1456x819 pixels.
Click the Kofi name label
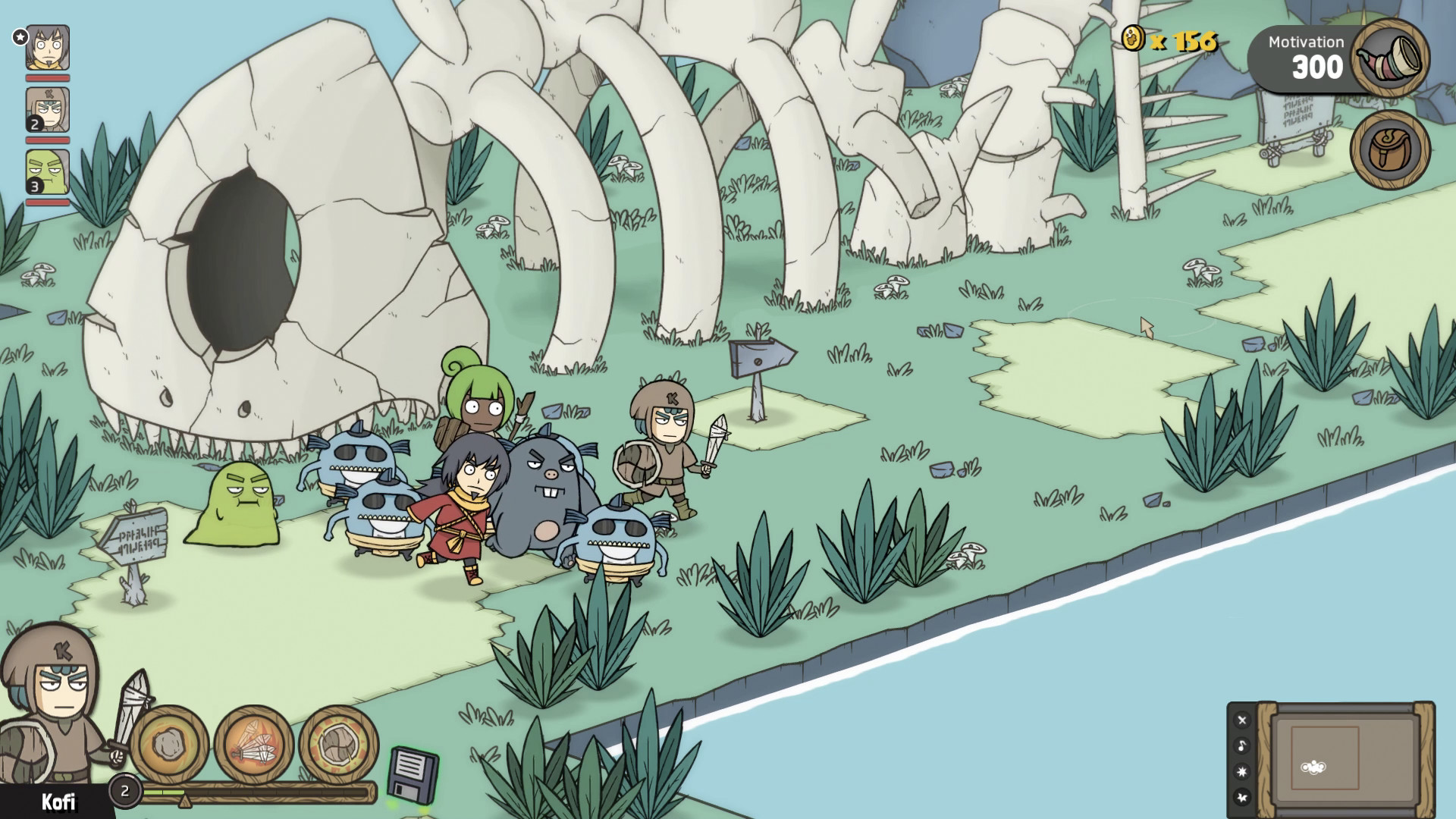pos(59,801)
